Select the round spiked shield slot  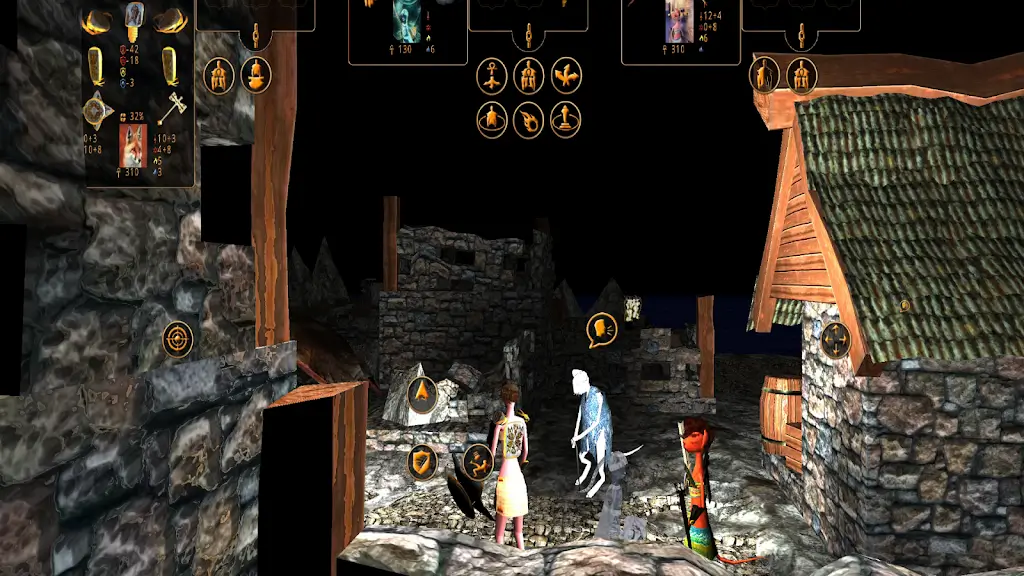pyautogui.click(x=98, y=108)
